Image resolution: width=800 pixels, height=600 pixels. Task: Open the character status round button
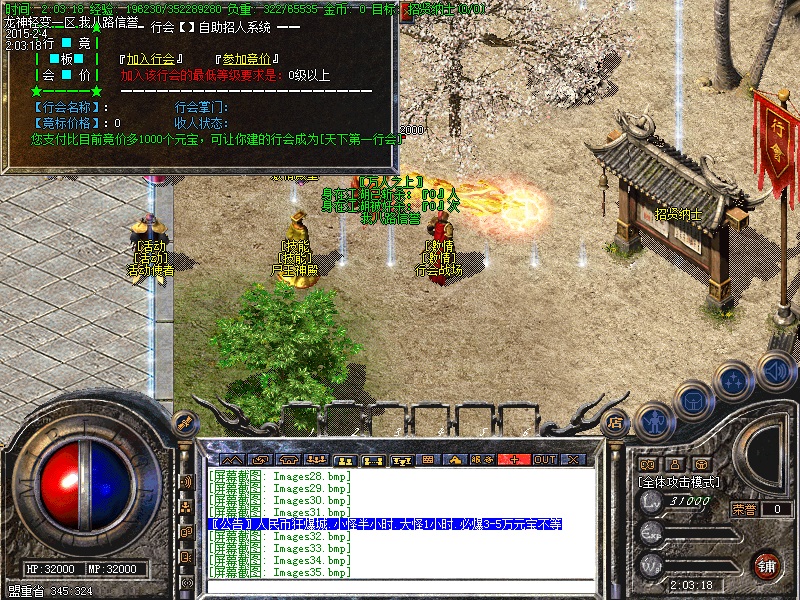click(653, 423)
